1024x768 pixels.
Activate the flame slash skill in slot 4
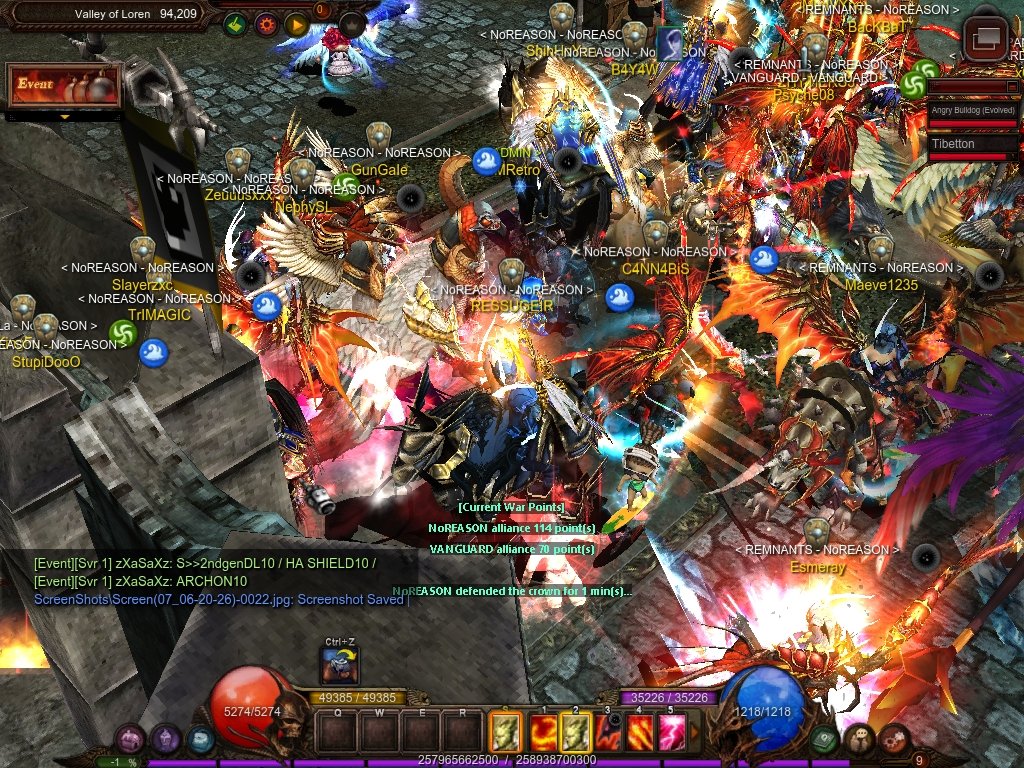coord(640,732)
